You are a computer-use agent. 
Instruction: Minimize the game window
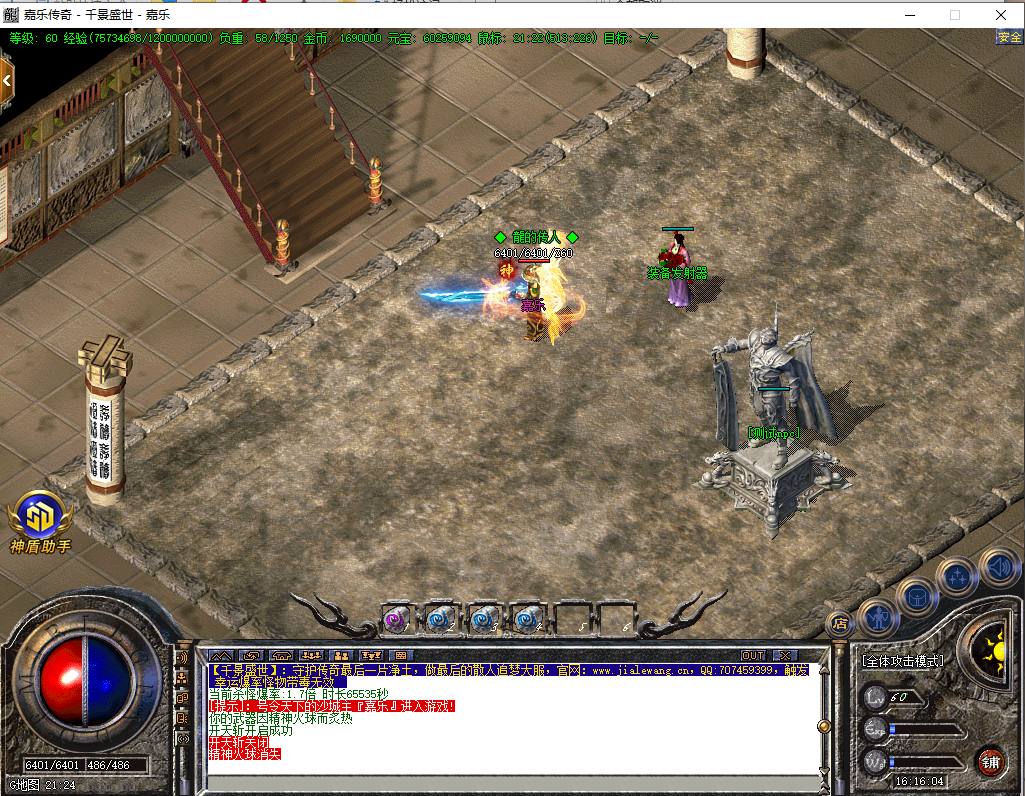(x=909, y=15)
